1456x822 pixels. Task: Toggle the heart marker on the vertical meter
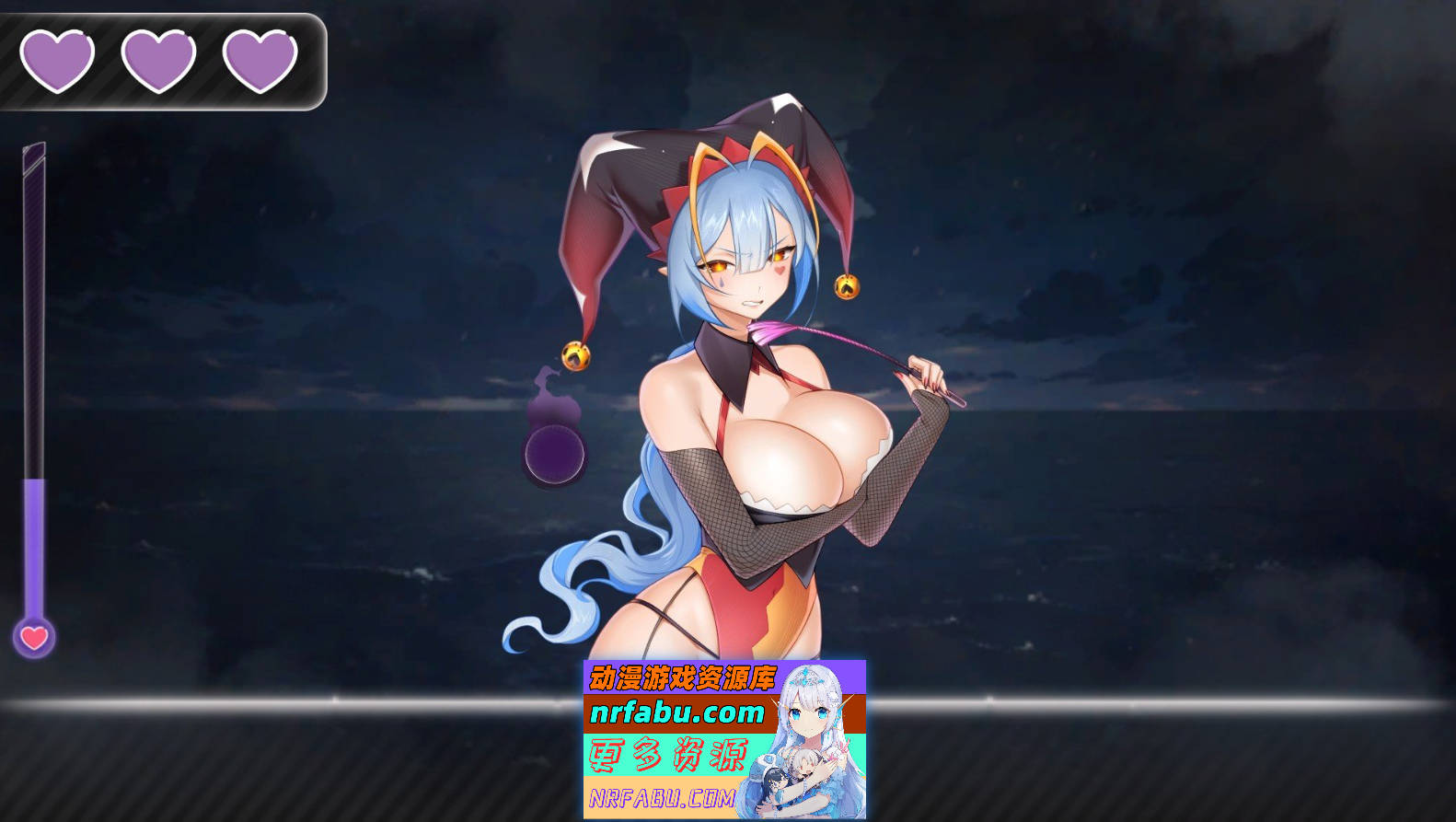click(x=33, y=633)
